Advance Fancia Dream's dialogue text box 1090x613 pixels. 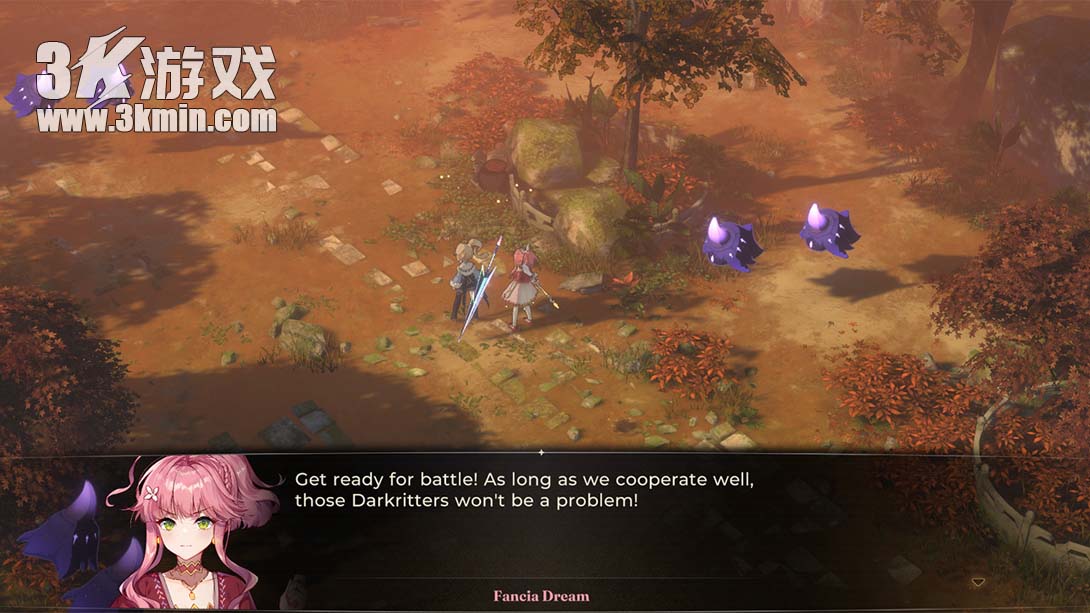click(x=600, y=520)
